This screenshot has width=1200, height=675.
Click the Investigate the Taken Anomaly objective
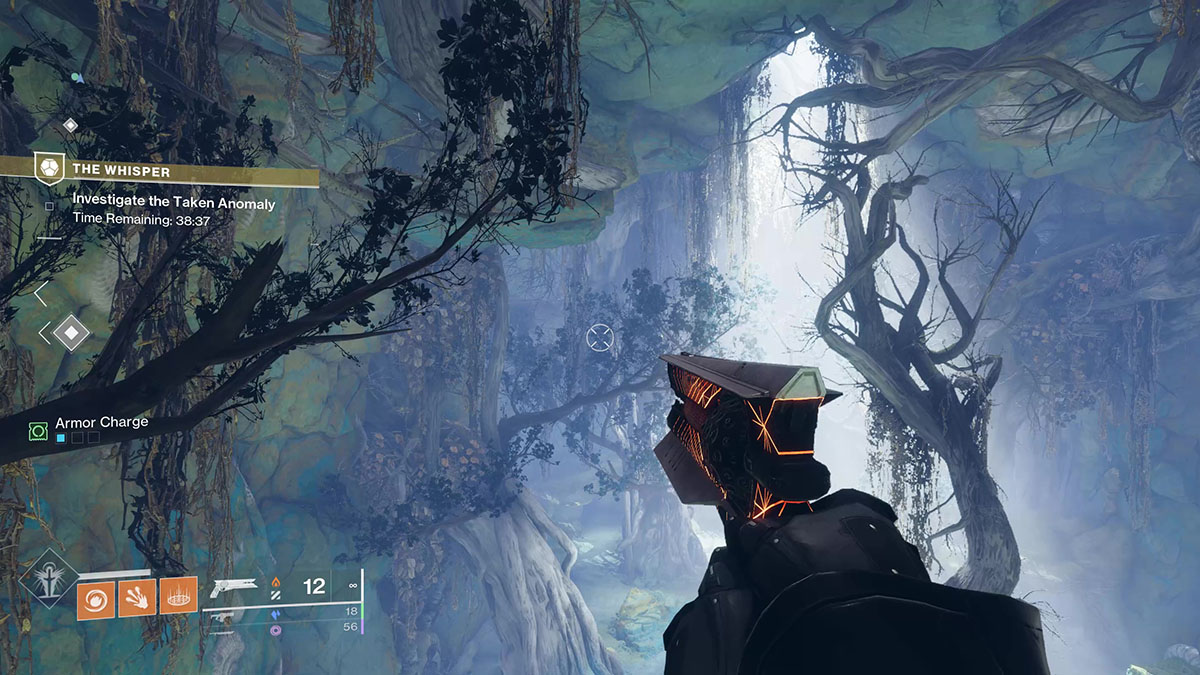click(173, 202)
